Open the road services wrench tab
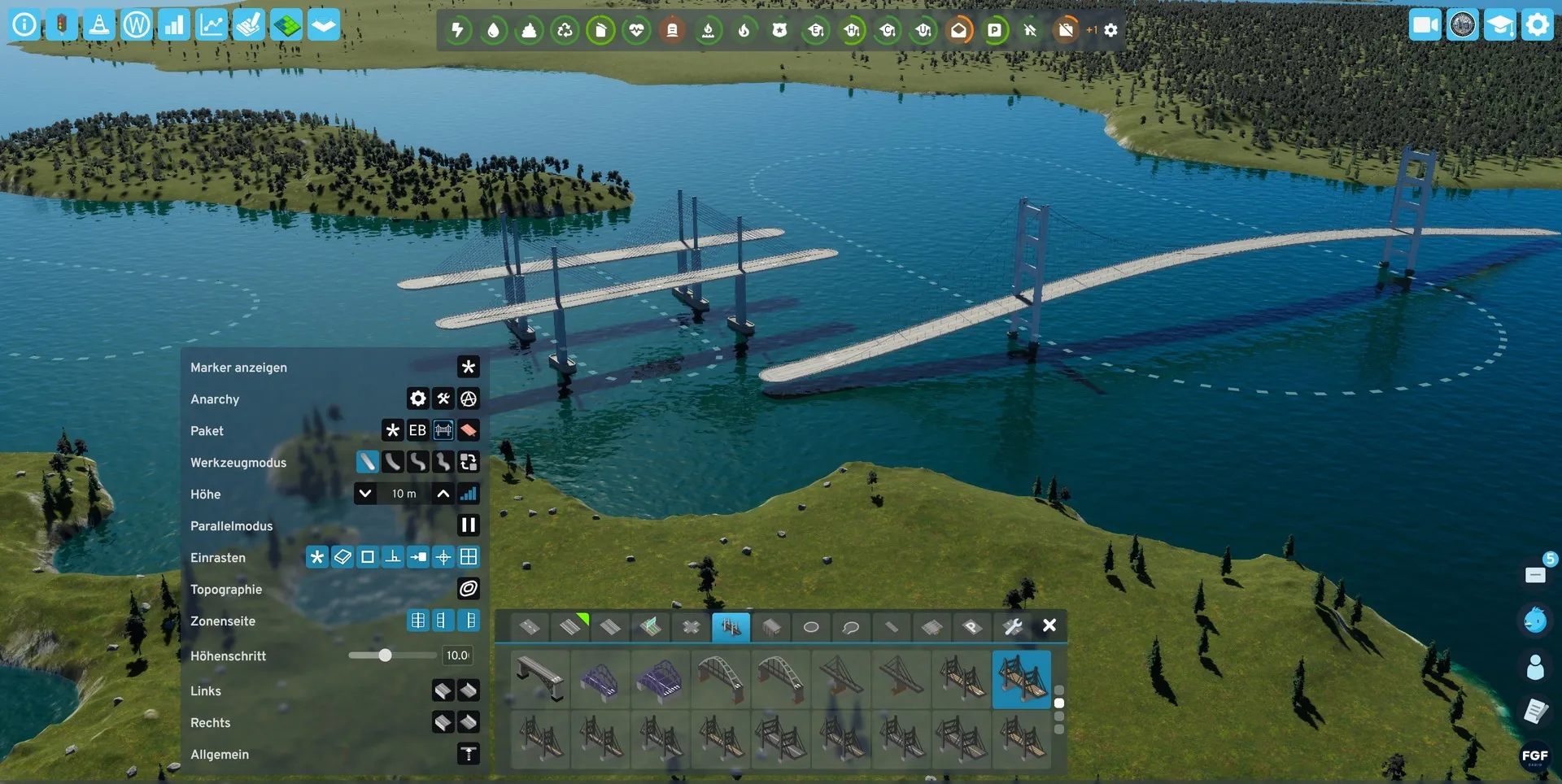The image size is (1562, 784). (1012, 627)
